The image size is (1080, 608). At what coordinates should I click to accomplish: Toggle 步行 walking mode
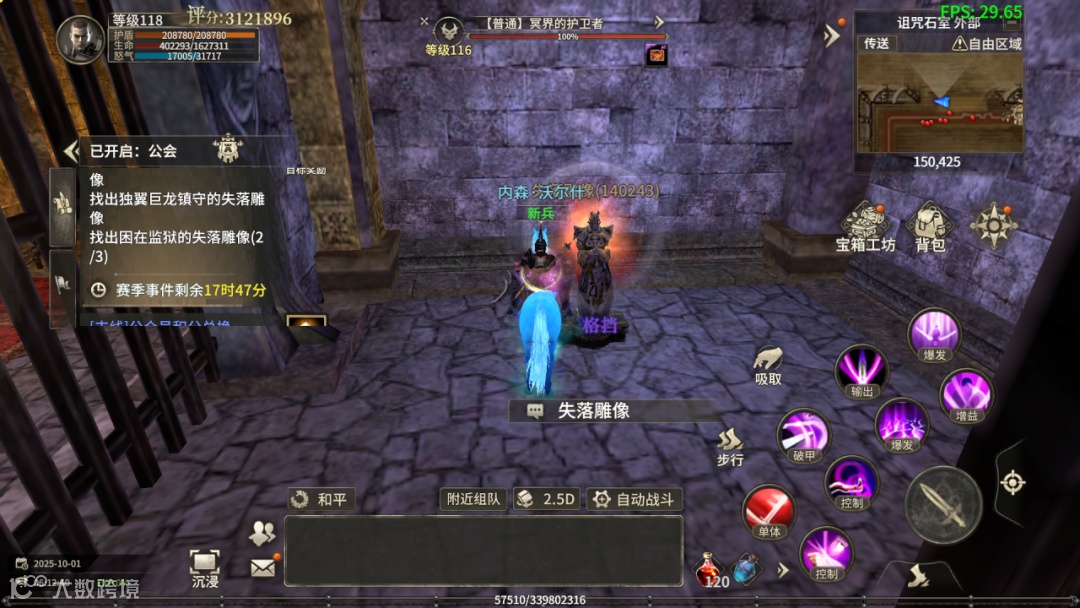[731, 447]
